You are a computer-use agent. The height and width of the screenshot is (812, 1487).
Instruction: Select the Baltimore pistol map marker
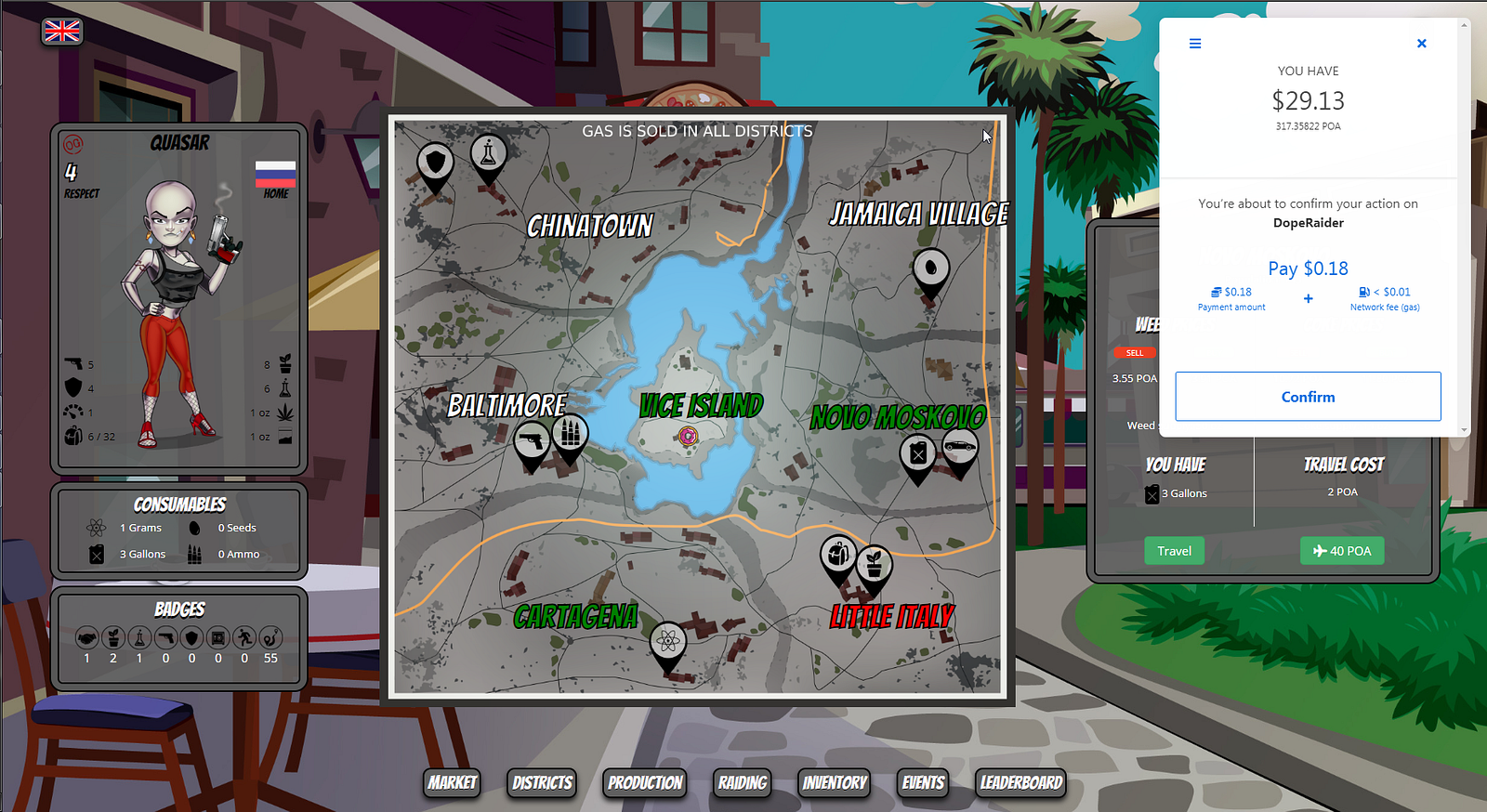click(x=532, y=440)
